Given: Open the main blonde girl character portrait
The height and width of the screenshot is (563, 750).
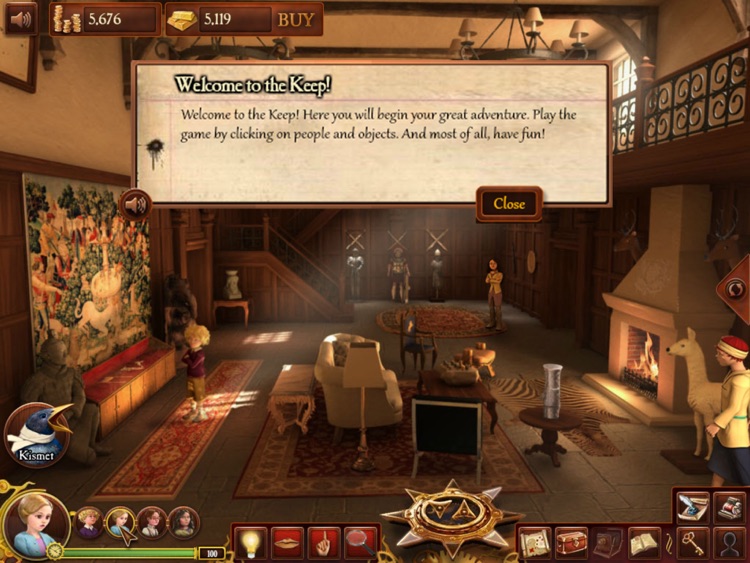Looking at the screenshot, I should [33, 524].
